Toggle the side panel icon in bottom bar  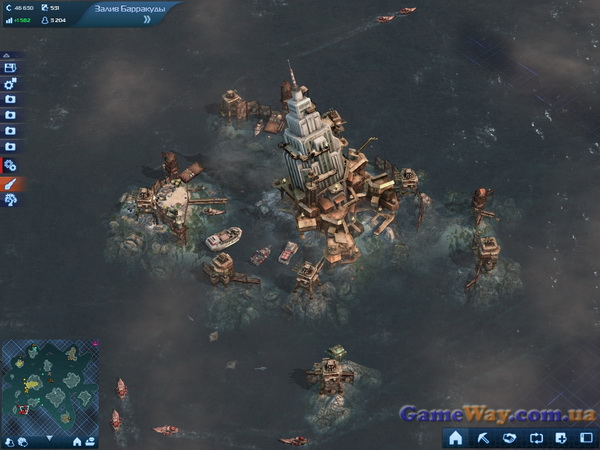tap(586, 437)
